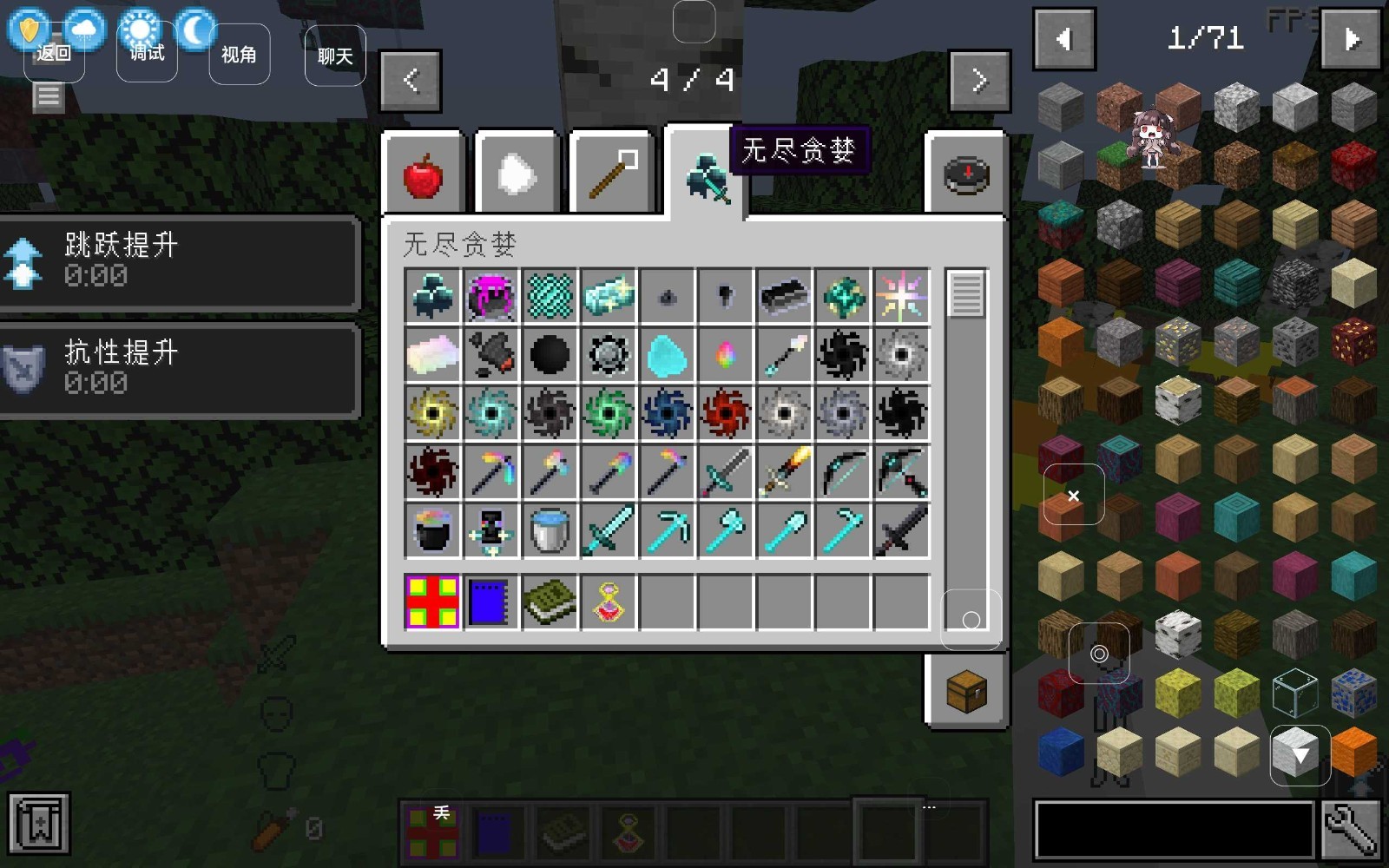This screenshot has width=1389, height=868.
Task: Open the wrench options button
Action: (x=1351, y=830)
